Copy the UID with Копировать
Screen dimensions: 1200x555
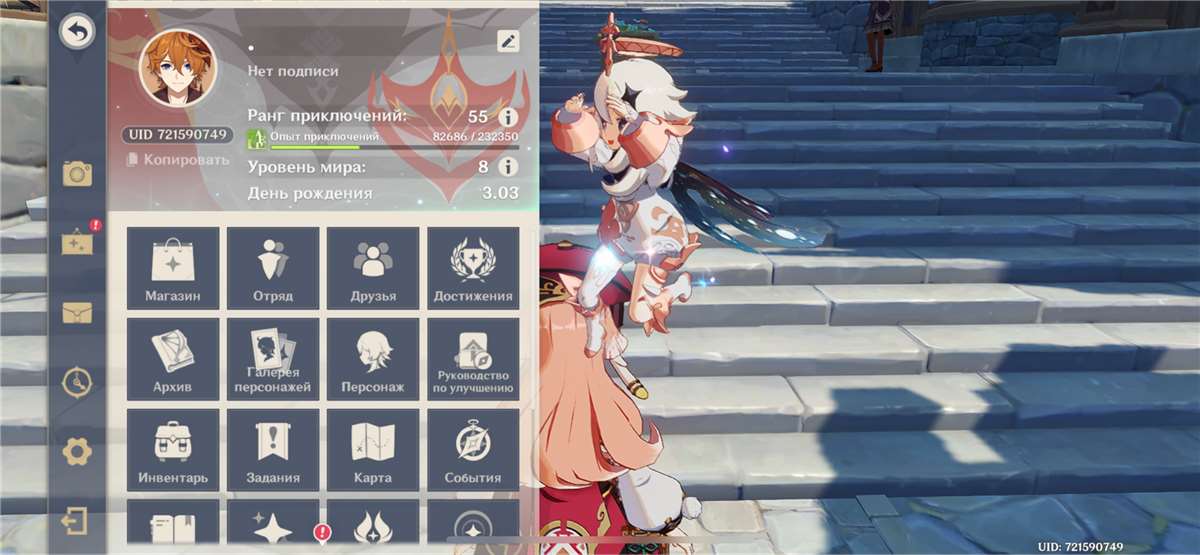click(x=177, y=160)
